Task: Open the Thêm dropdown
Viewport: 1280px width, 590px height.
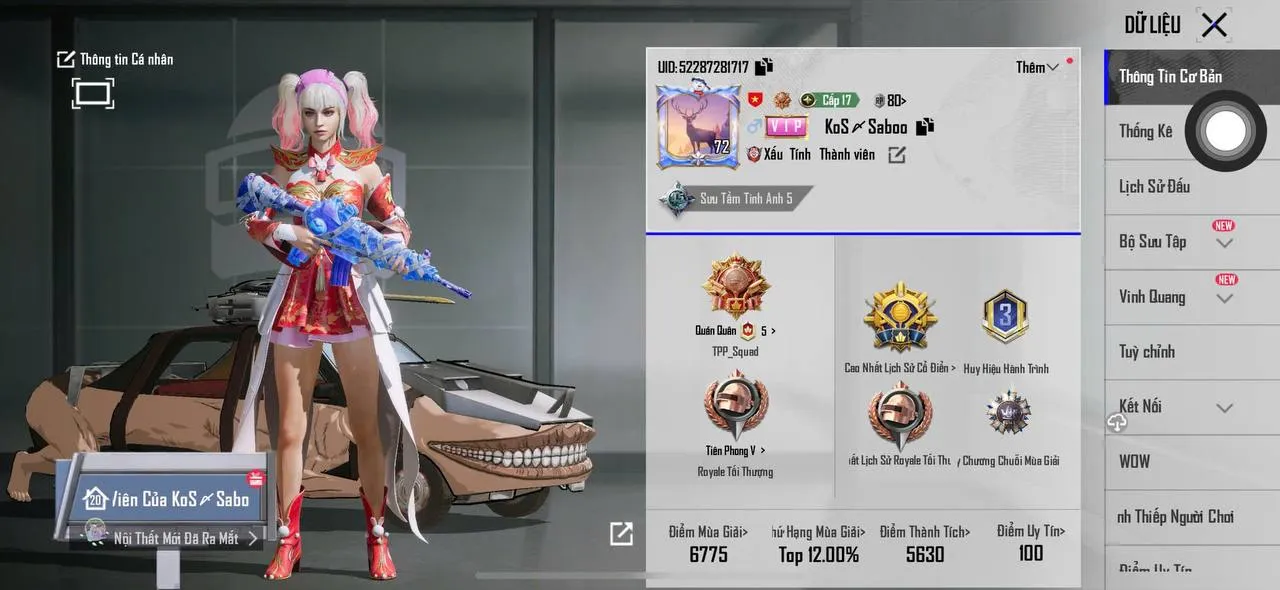Action: coord(1037,68)
